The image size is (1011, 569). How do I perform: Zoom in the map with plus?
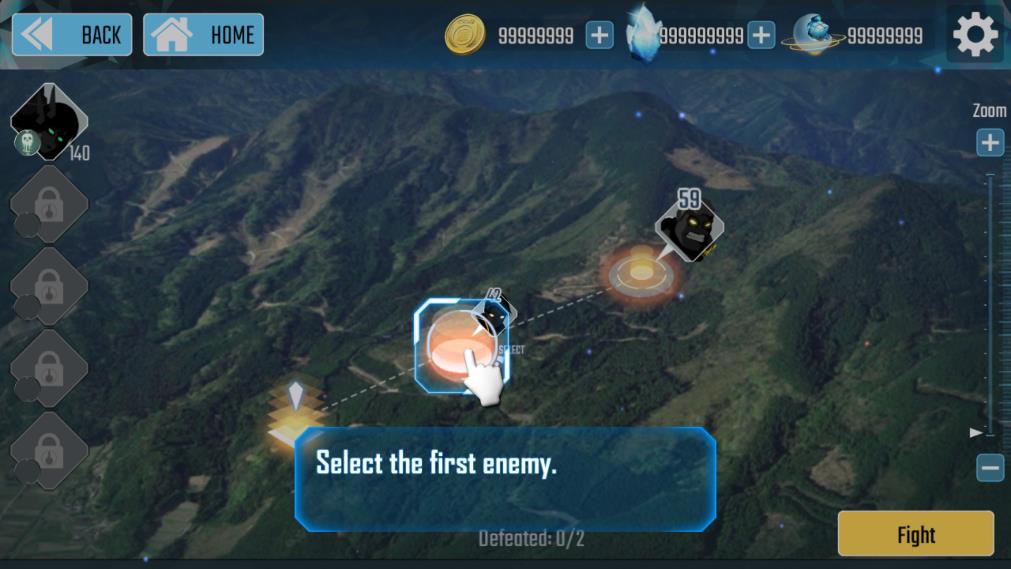[990, 143]
